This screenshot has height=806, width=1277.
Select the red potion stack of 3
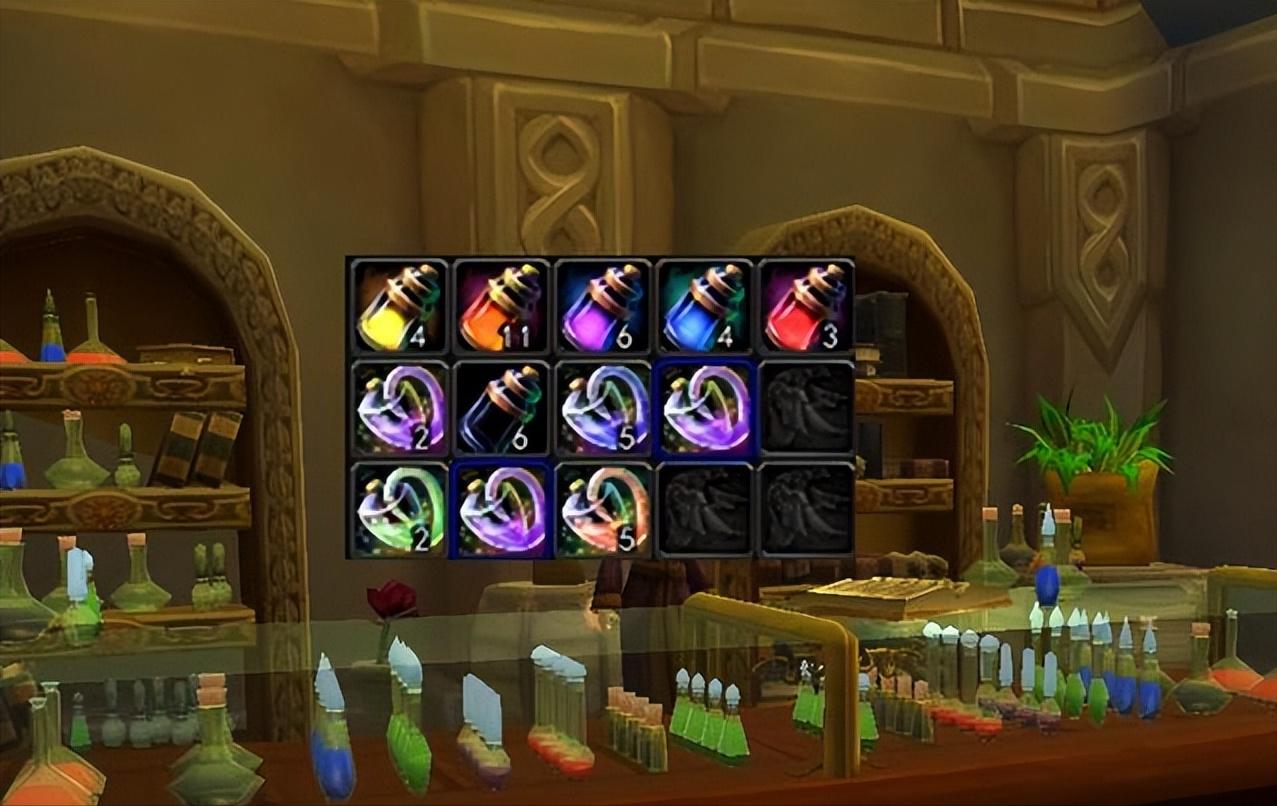[x=806, y=306]
